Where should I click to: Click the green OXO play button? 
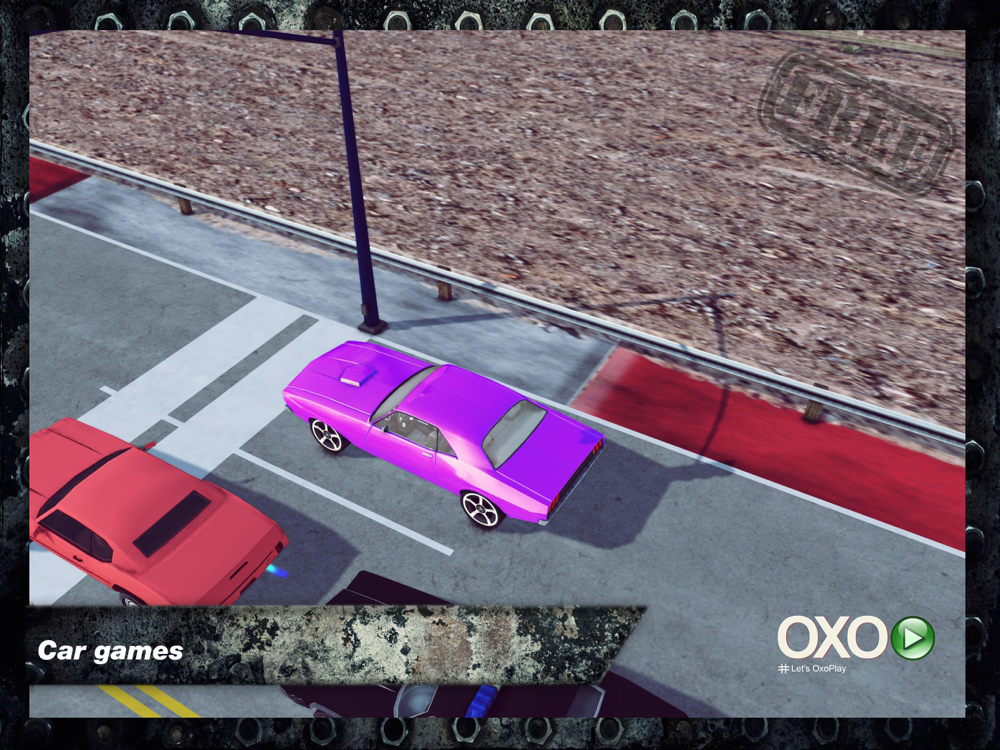coord(912,638)
